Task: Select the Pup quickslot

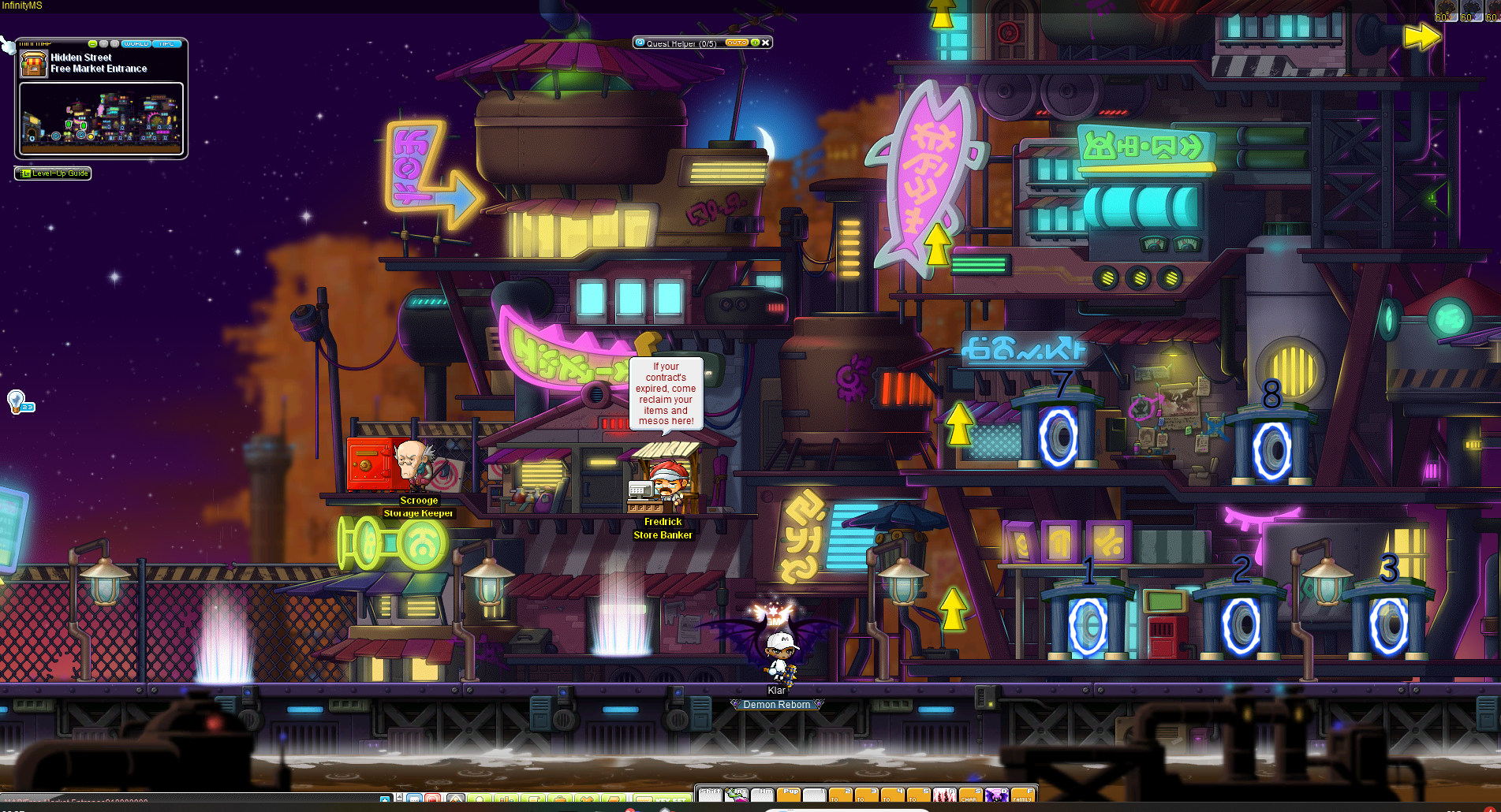Action: click(789, 795)
